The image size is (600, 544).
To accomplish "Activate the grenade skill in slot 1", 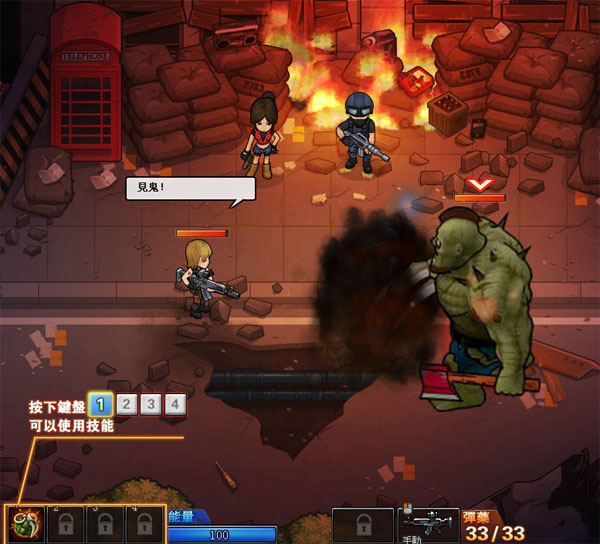I will coord(24,524).
